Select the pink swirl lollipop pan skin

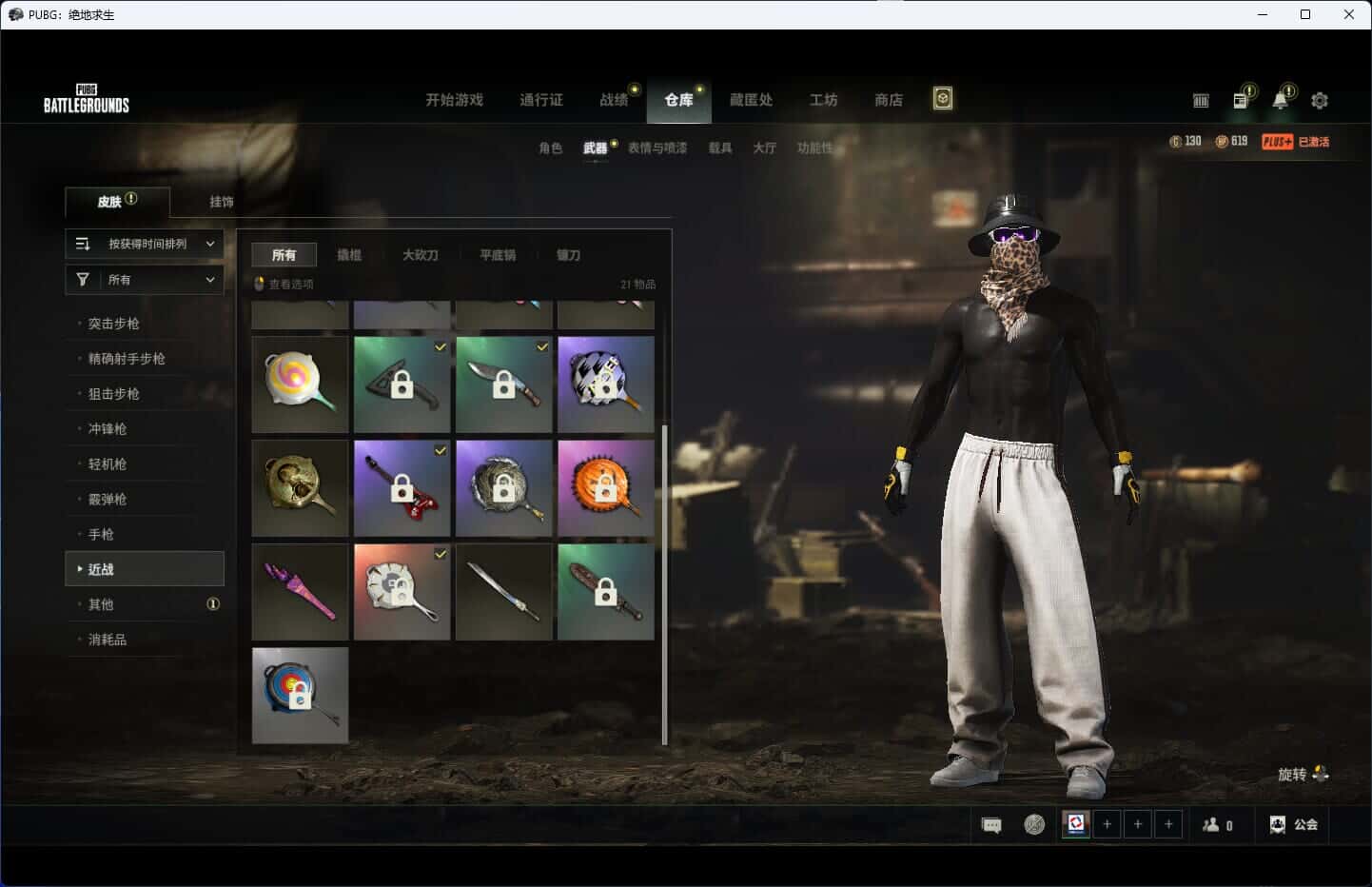300,384
